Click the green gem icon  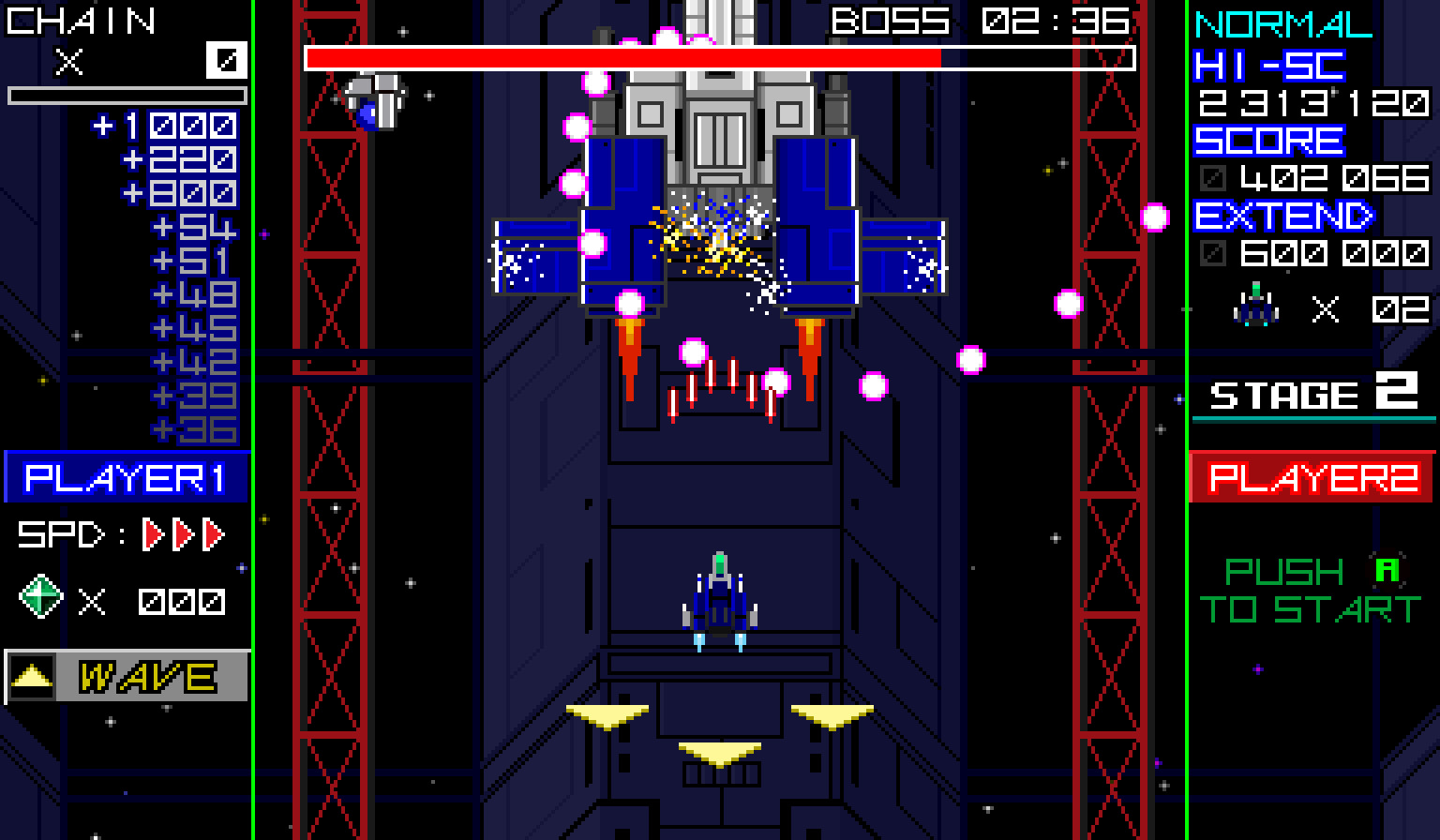pyautogui.click(x=42, y=597)
